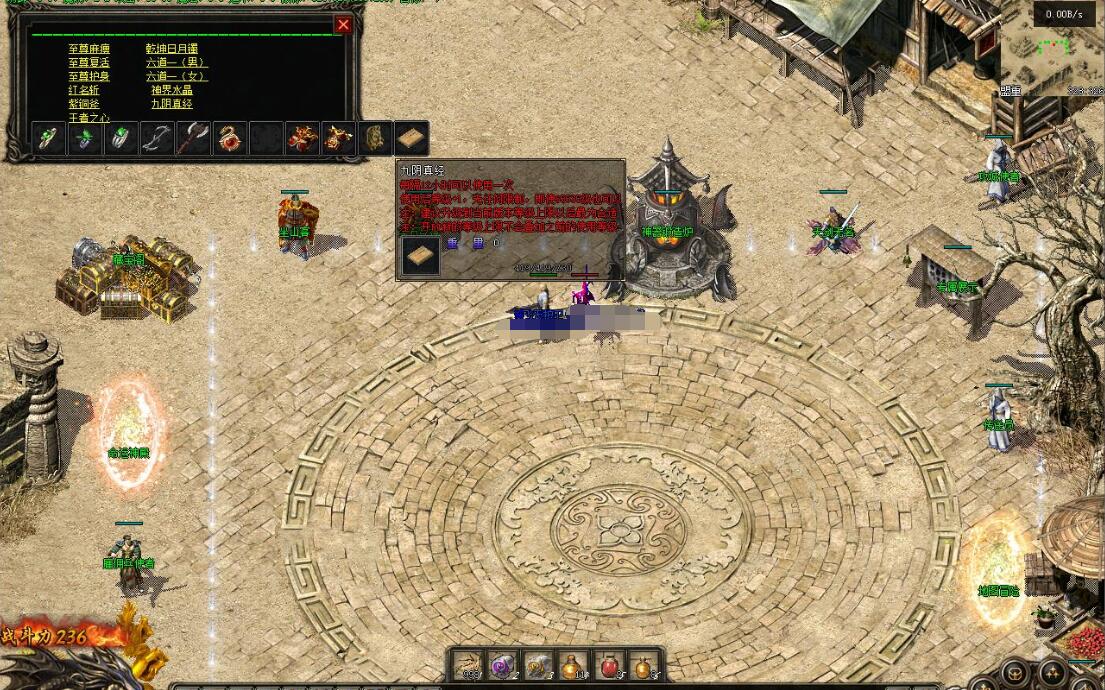Click the large yellow potion with count 11
This screenshot has height=690, width=1105.
pos(573,665)
